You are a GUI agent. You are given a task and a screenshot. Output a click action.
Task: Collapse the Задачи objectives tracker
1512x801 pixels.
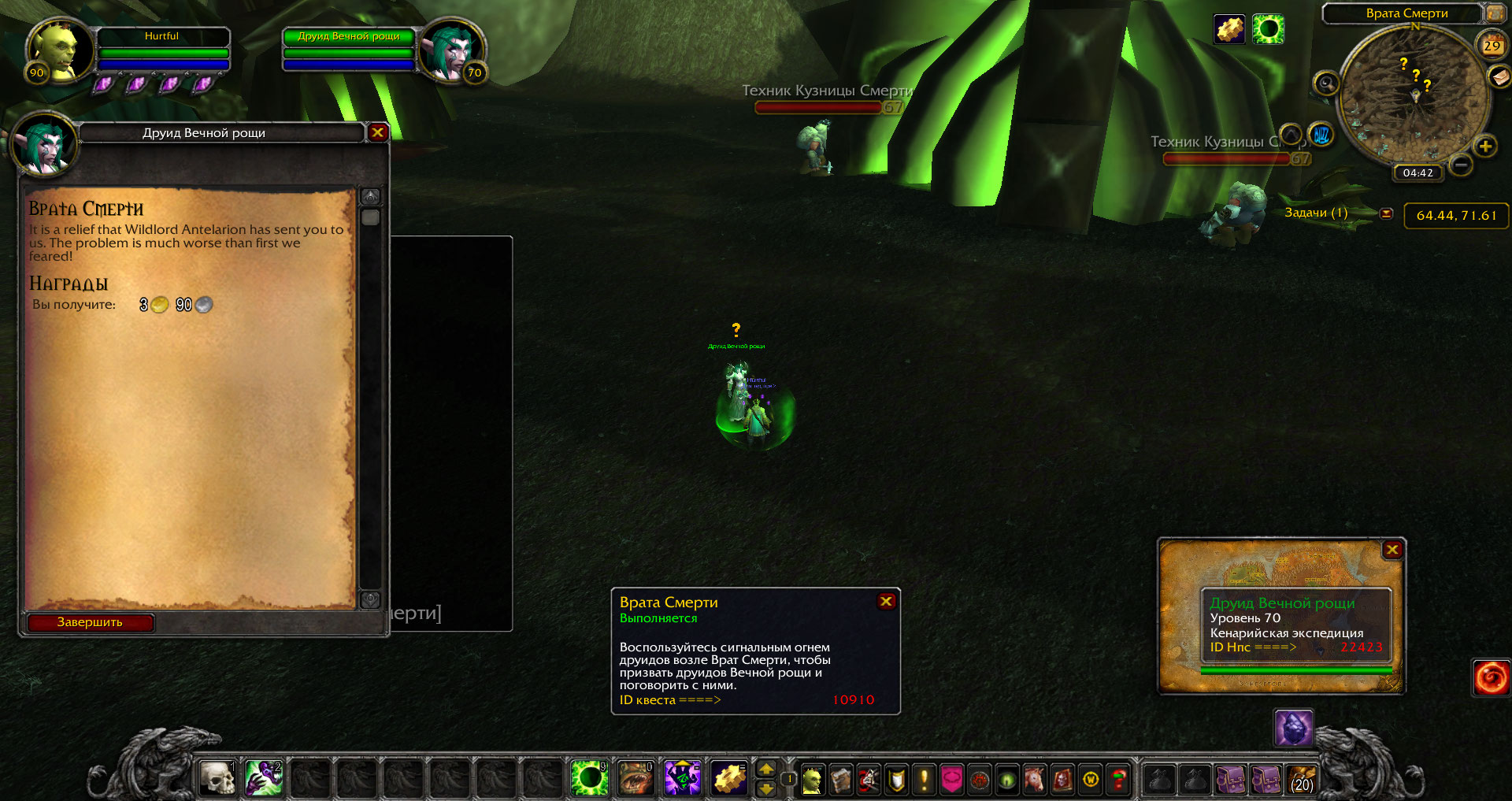[1387, 213]
